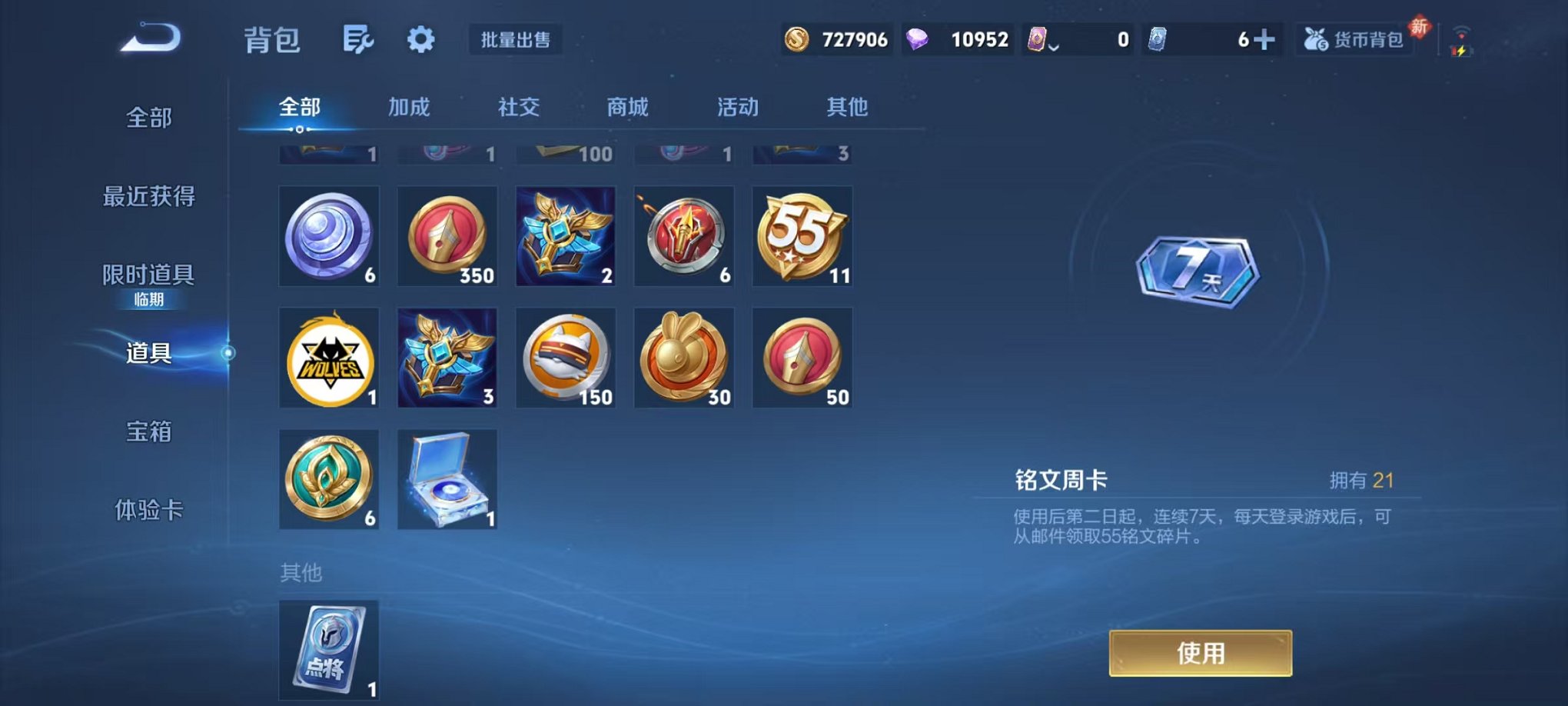
Task: Select the WOLVES team badge item
Action: tap(328, 358)
